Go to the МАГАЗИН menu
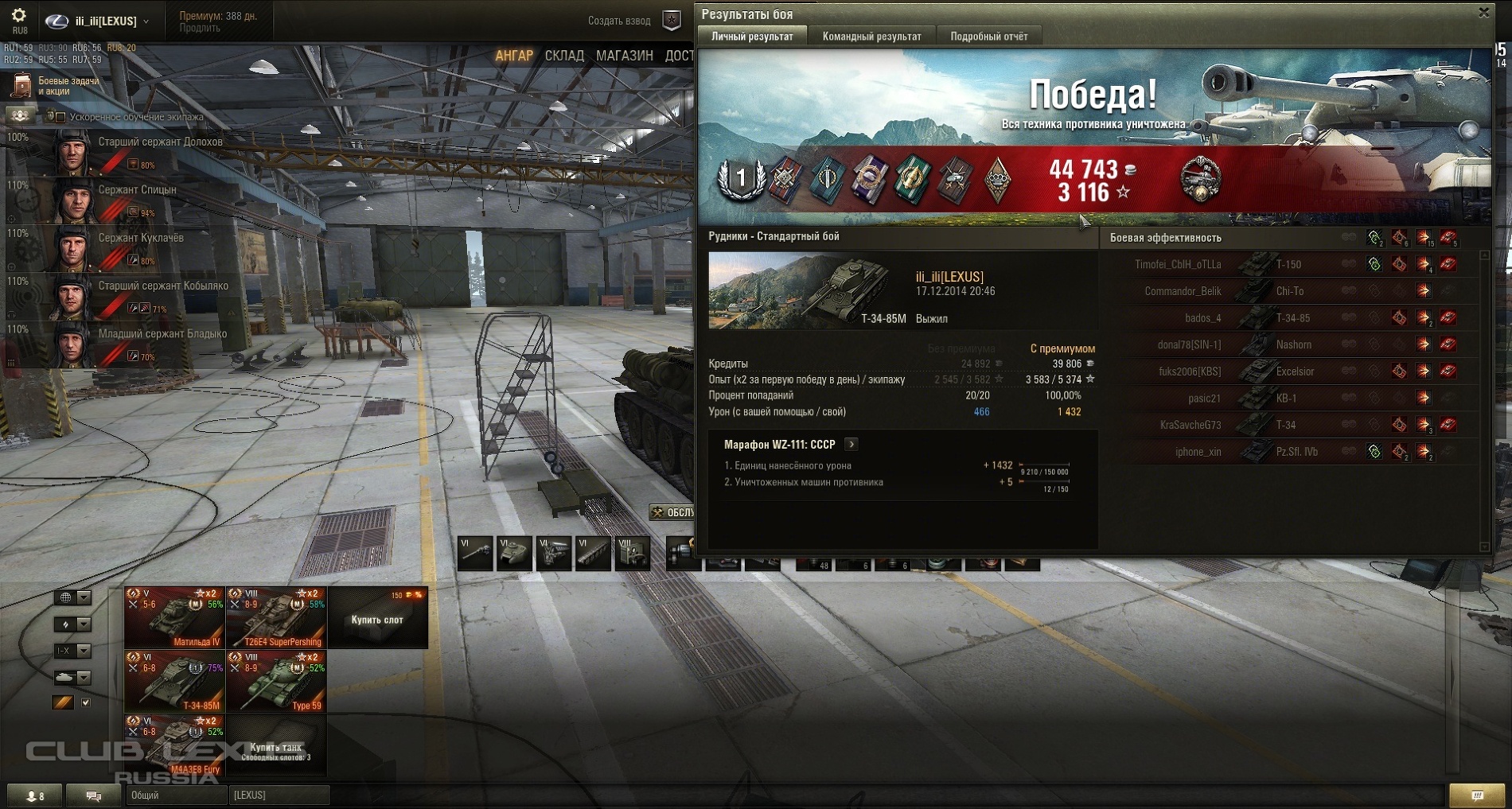The image size is (1512, 809). point(624,56)
